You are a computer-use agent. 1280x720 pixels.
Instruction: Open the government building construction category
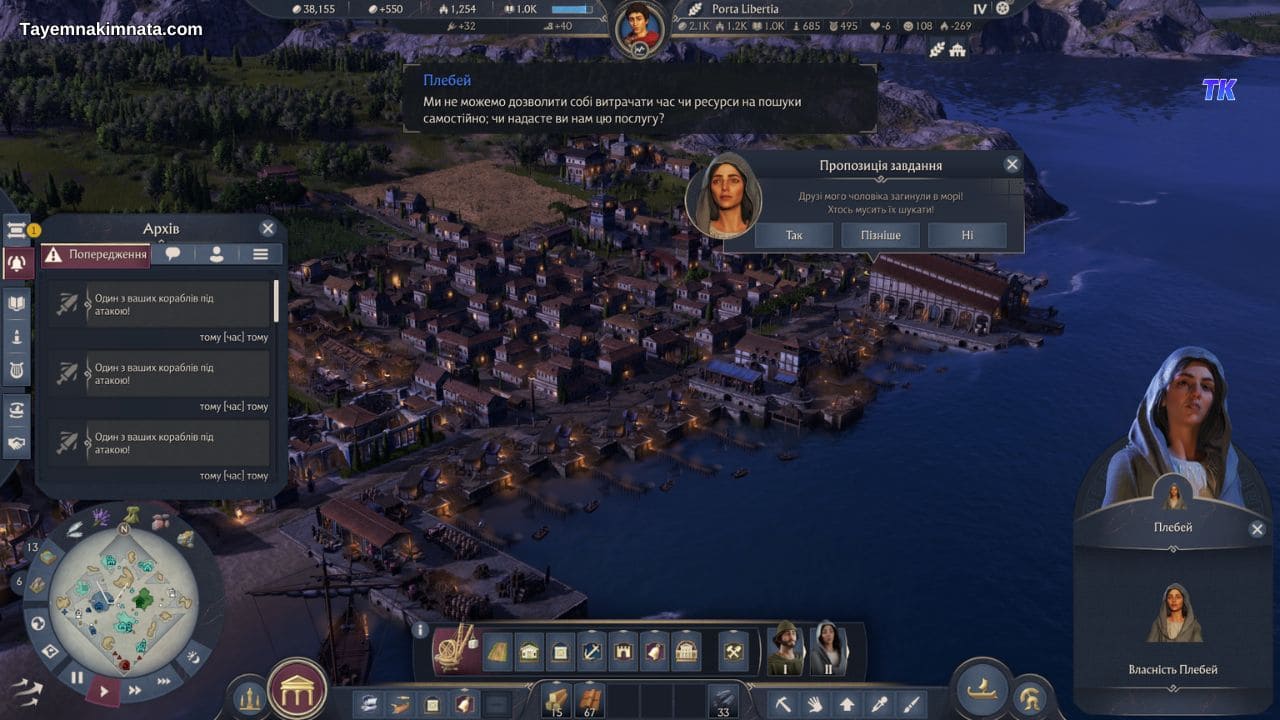tap(687, 650)
